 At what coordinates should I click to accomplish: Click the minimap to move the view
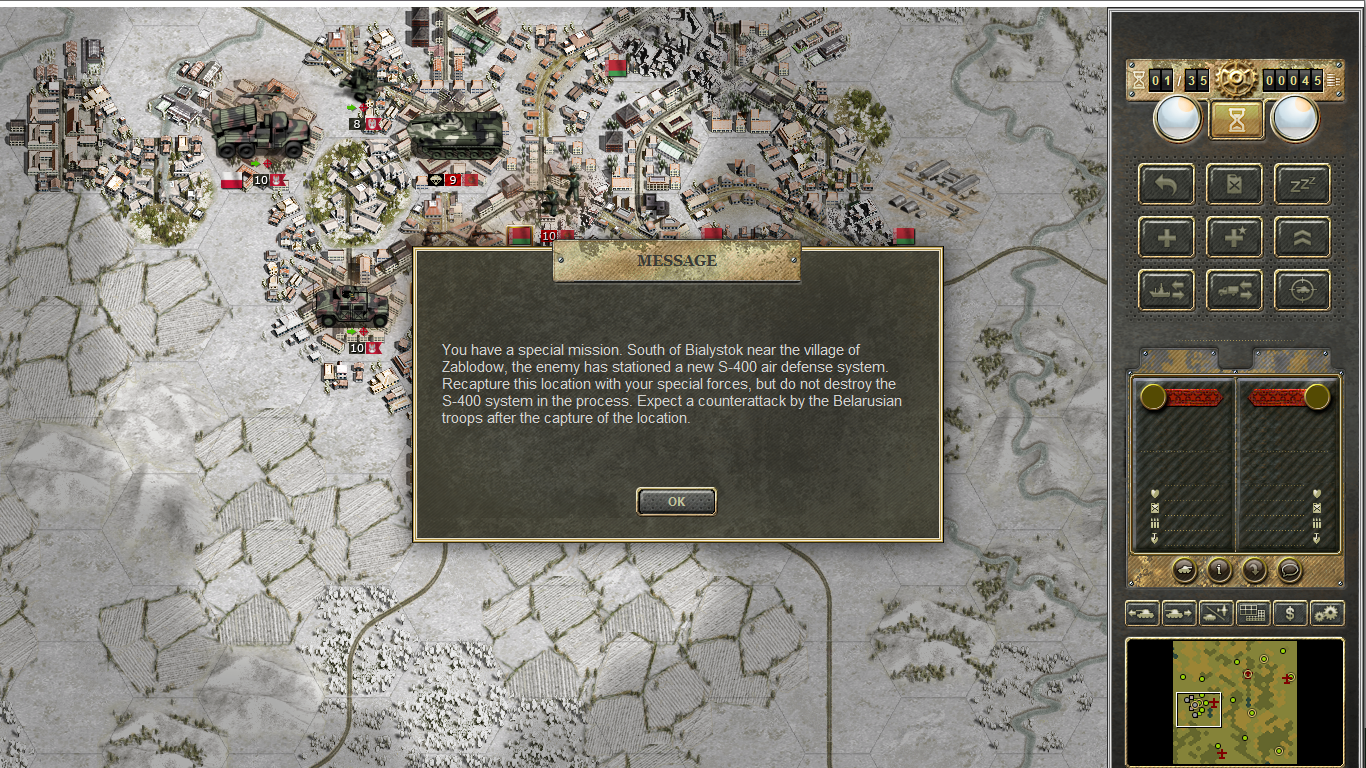(x=1235, y=702)
